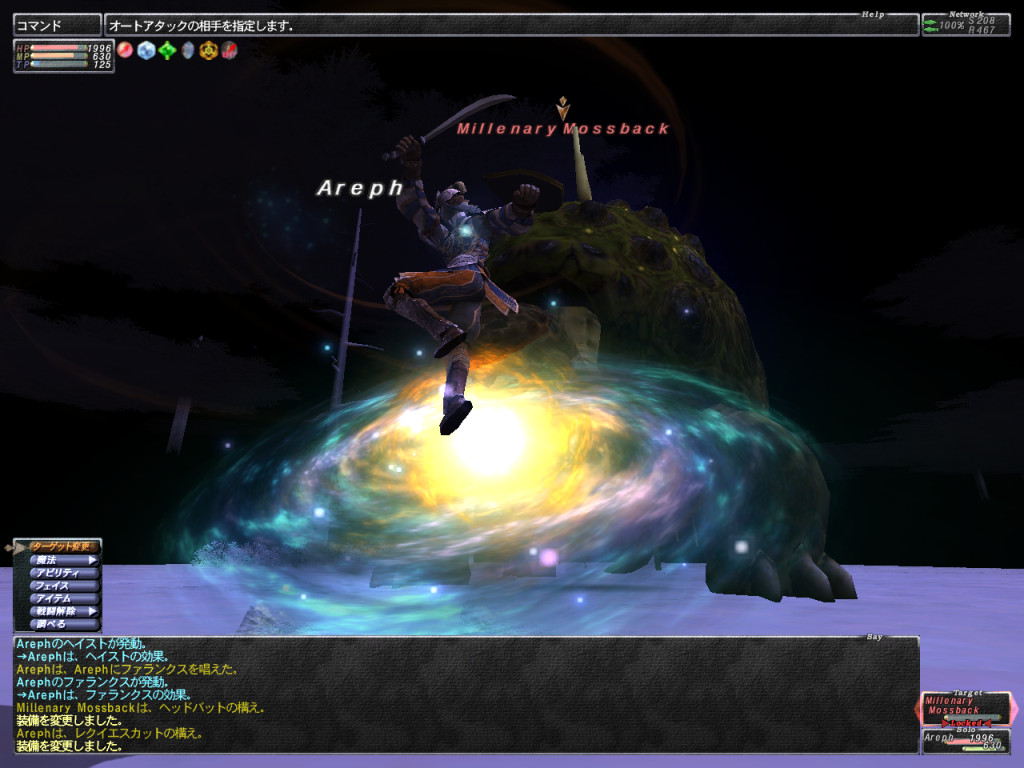Open the アイテム item command
Image resolution: width=1024 pixels, height=768 pixels.
tap(60, 598)
